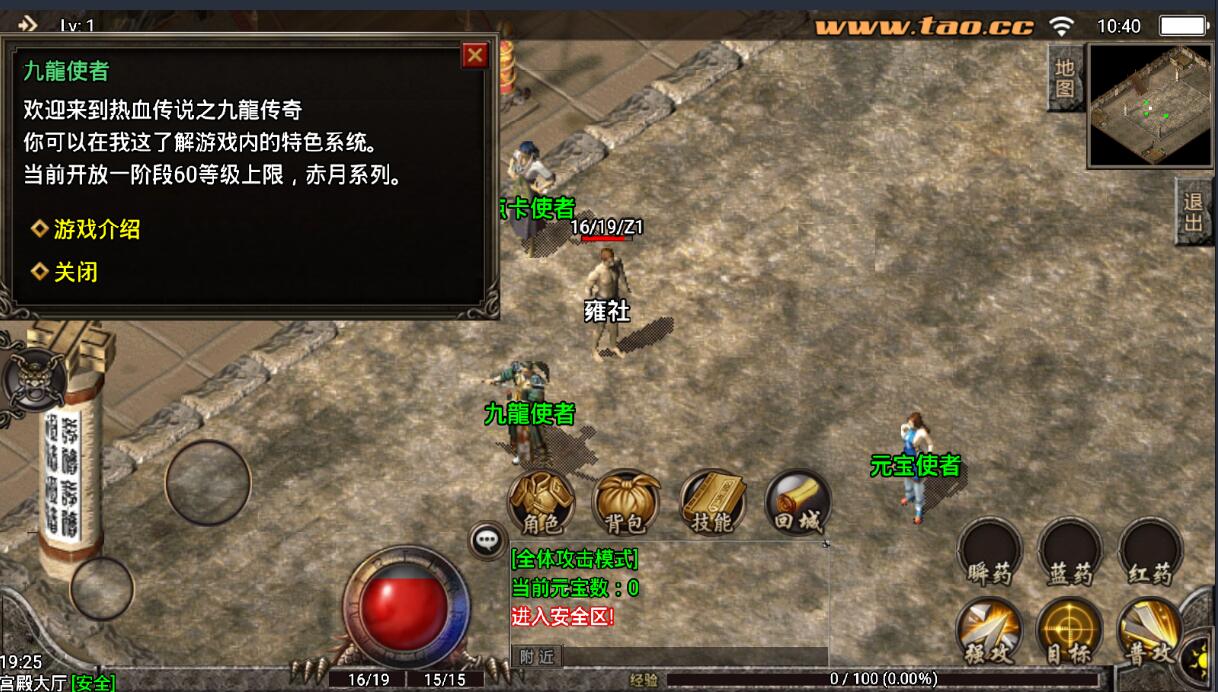Open the beast-head emblem menu
1218x692 pixels.
point(33,379)
